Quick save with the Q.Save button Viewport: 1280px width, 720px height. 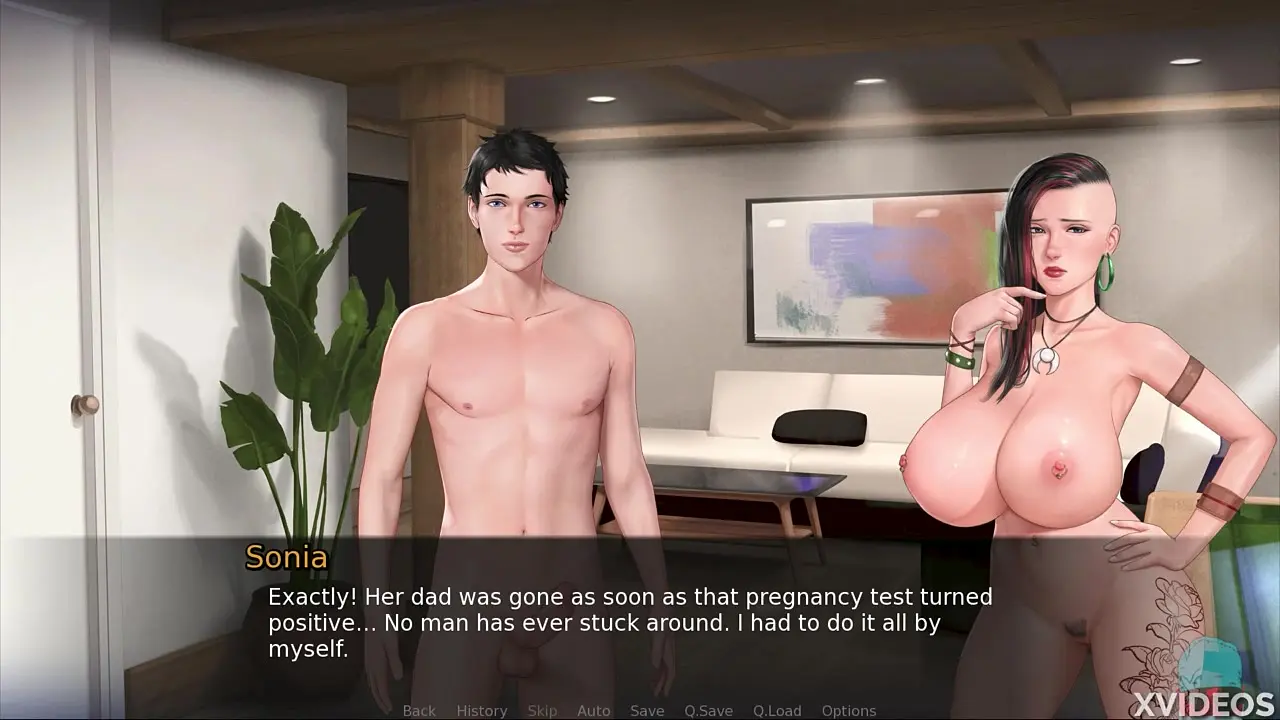pyautogui.click(x=708, y=711)
